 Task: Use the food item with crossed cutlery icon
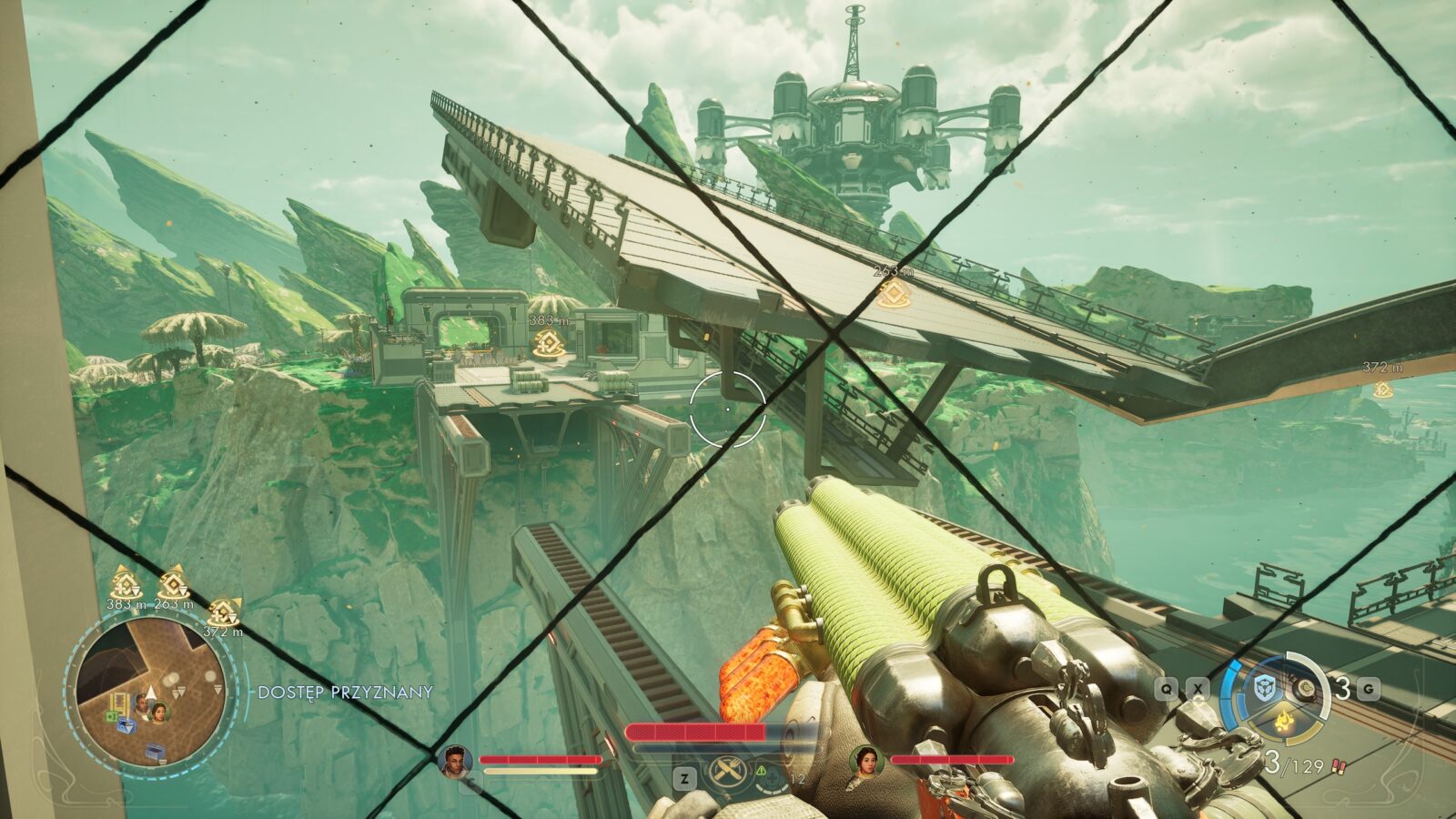pos(727,772)
